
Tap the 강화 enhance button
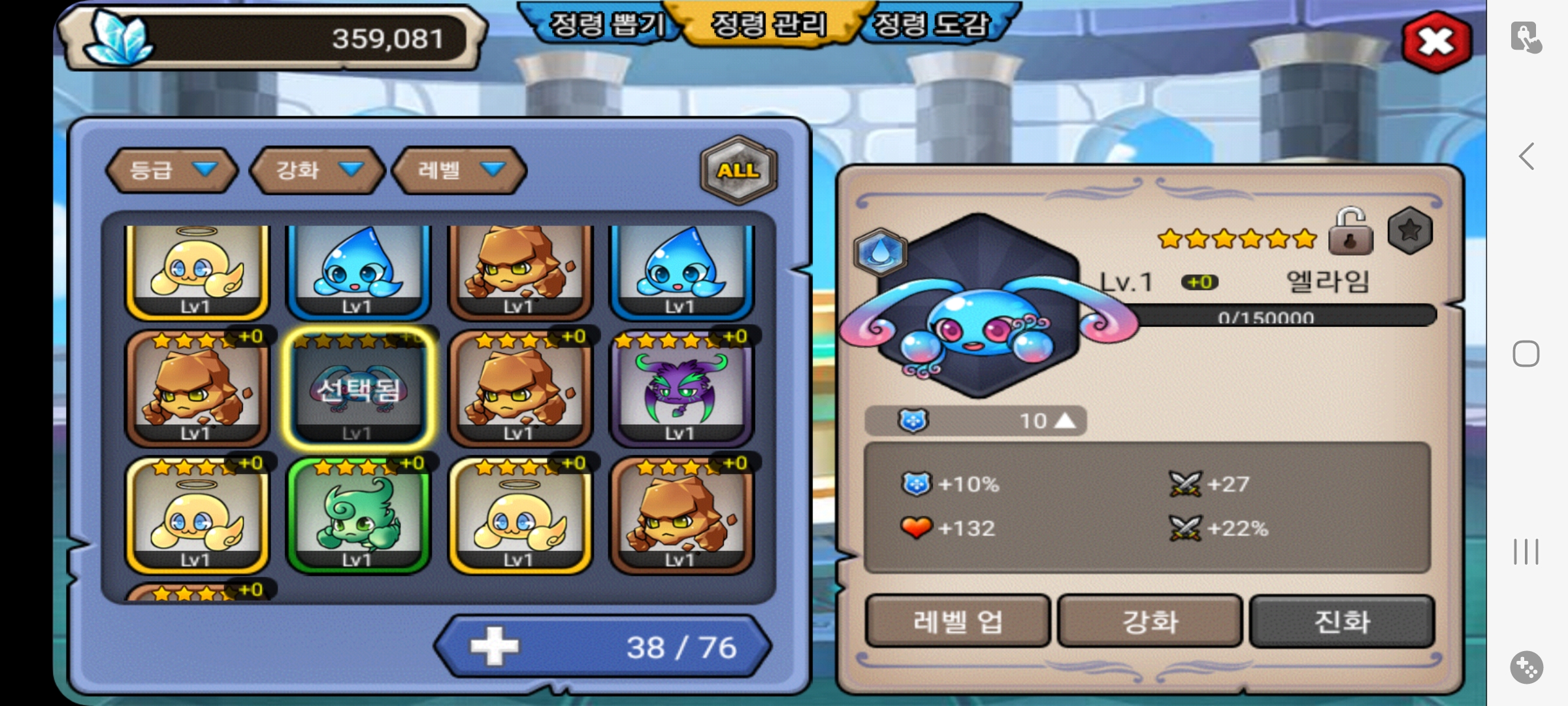point(1150,621)
